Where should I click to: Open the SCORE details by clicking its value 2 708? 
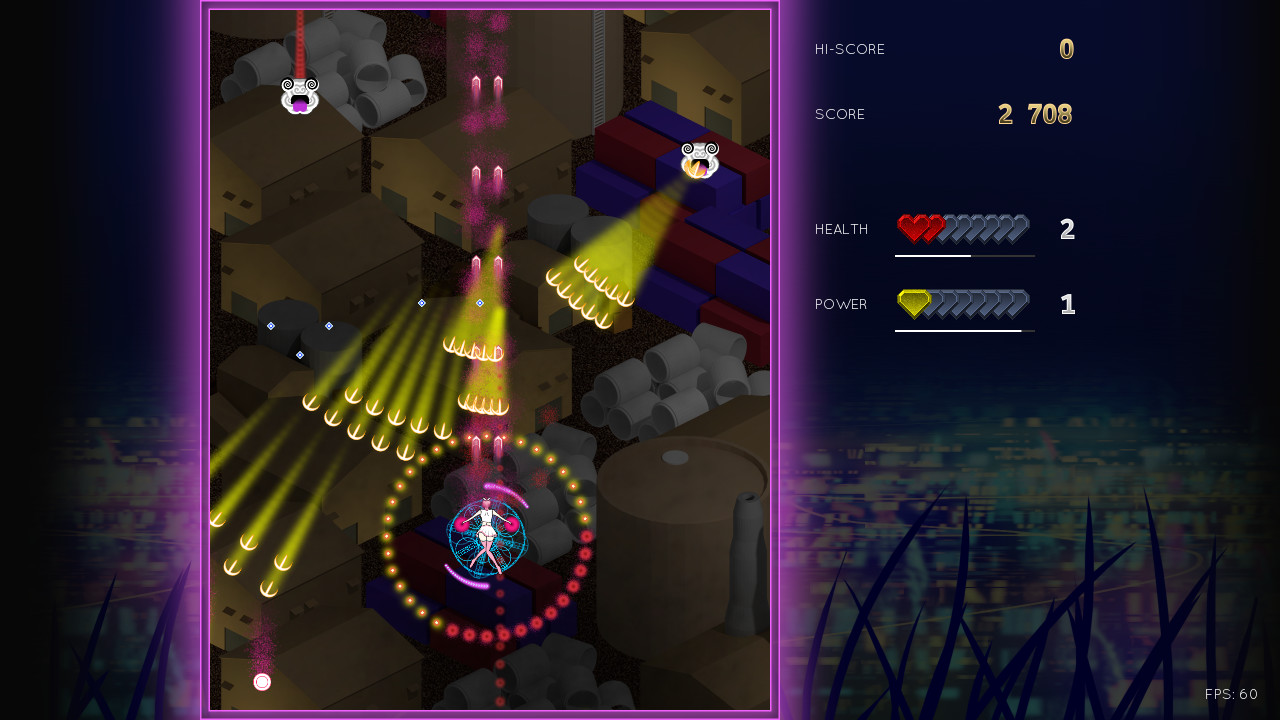click(x=1036, y=113)
